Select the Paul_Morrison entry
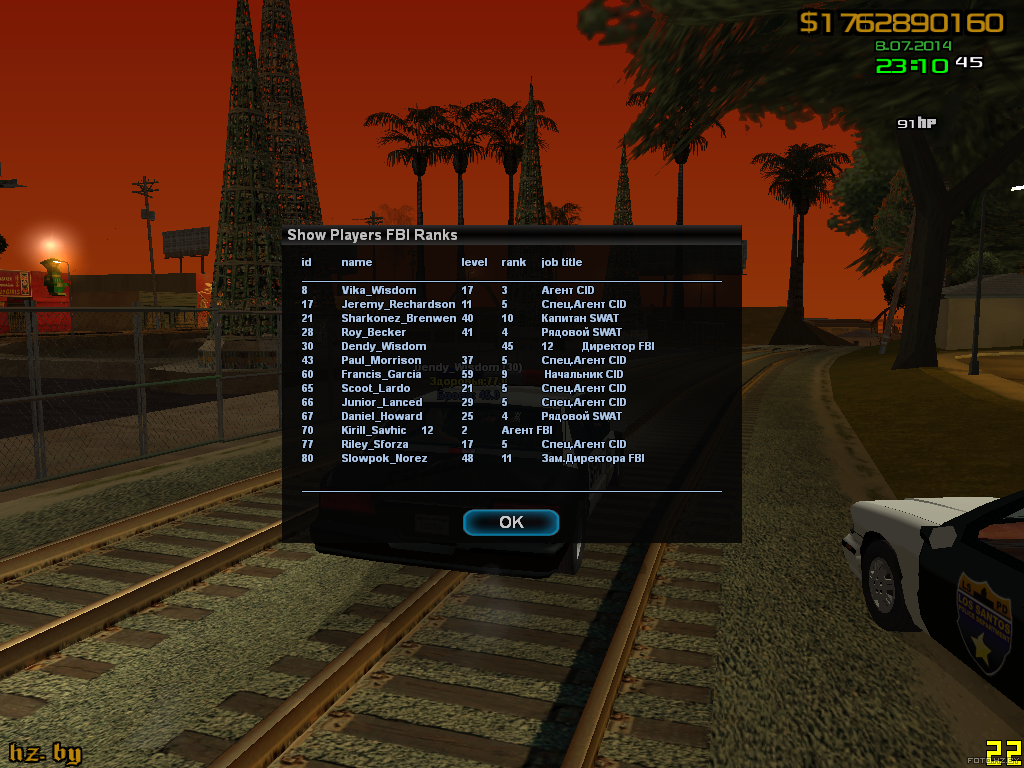This screenshot has height=768, width=1024. tap(381, 360)
